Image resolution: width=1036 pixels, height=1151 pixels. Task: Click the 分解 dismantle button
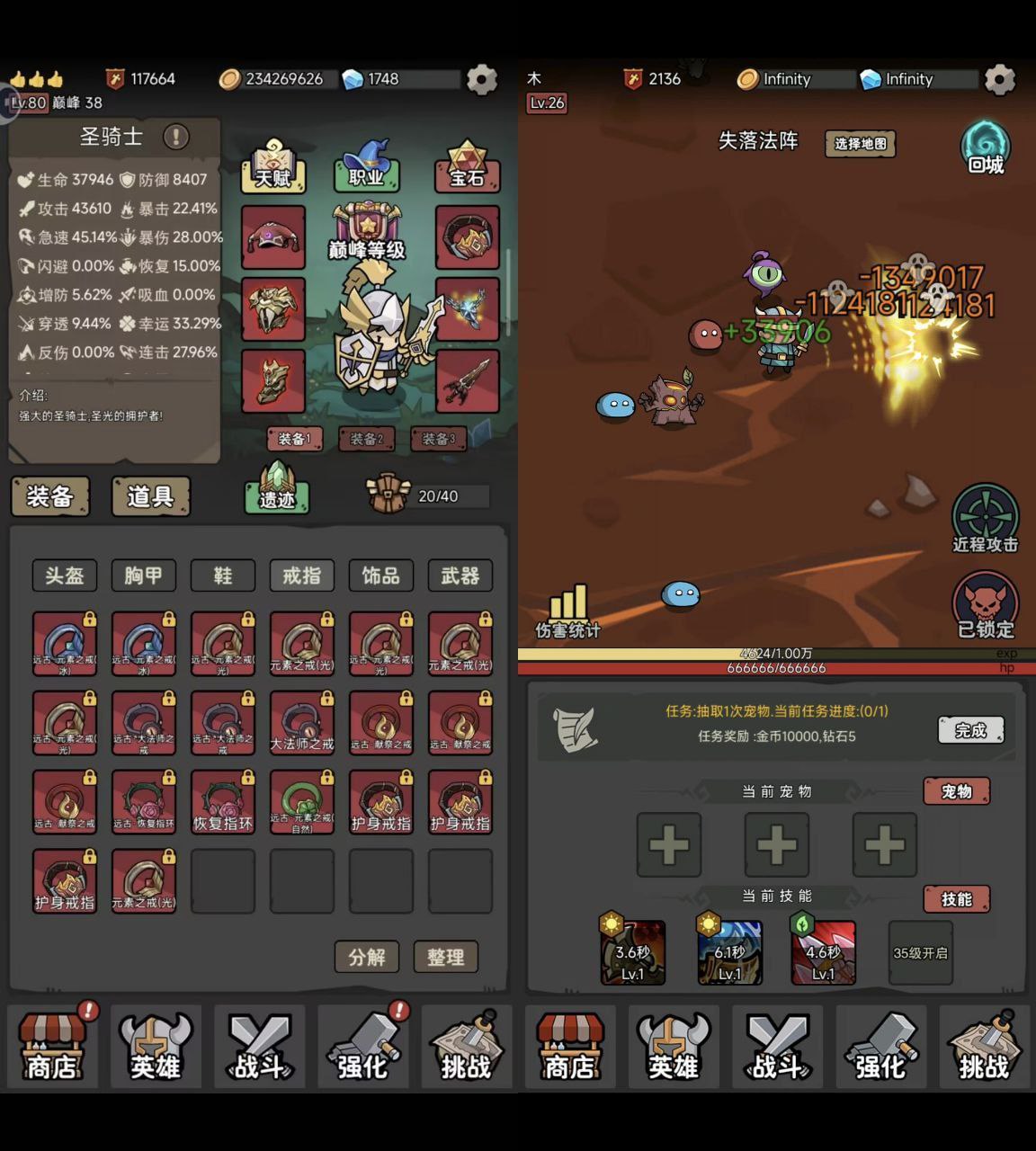pyautogui.click(x=367, y=957)
